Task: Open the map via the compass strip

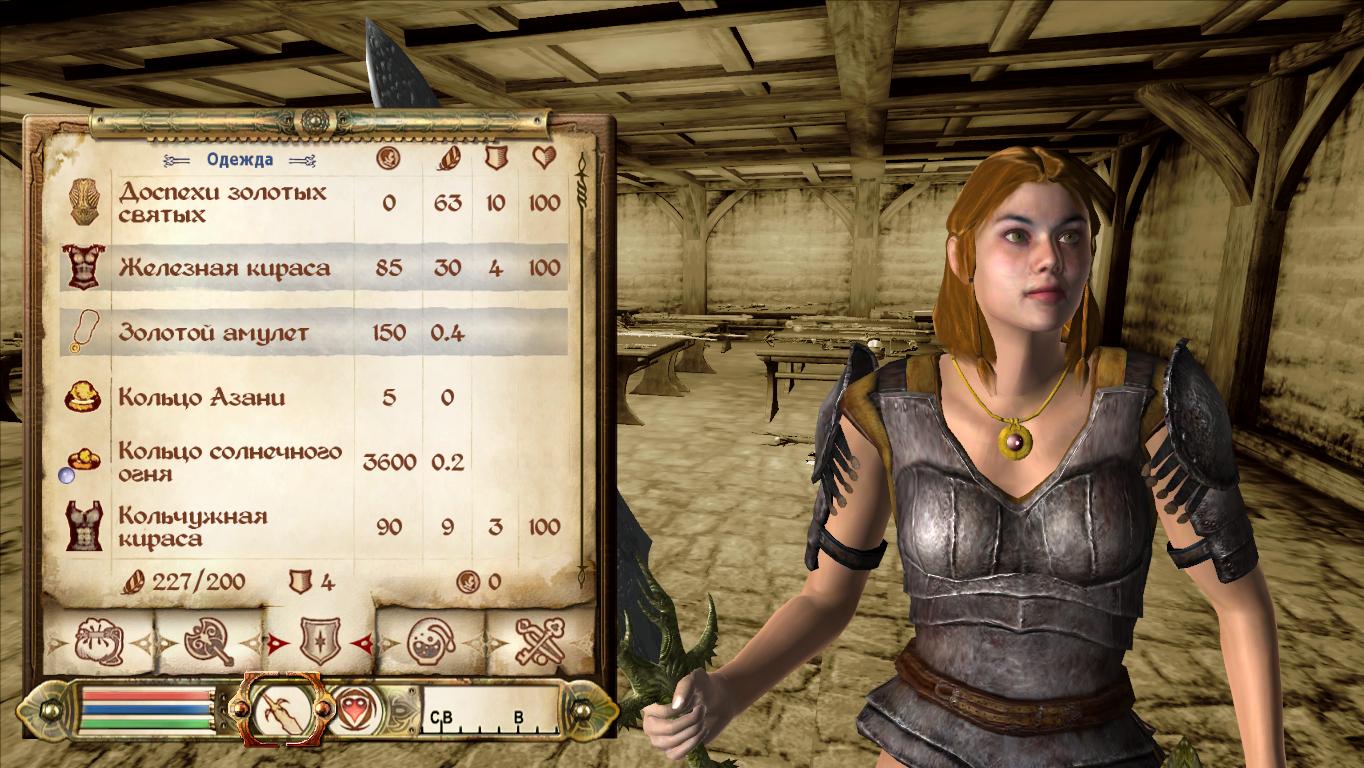Action: pos(489,709)
